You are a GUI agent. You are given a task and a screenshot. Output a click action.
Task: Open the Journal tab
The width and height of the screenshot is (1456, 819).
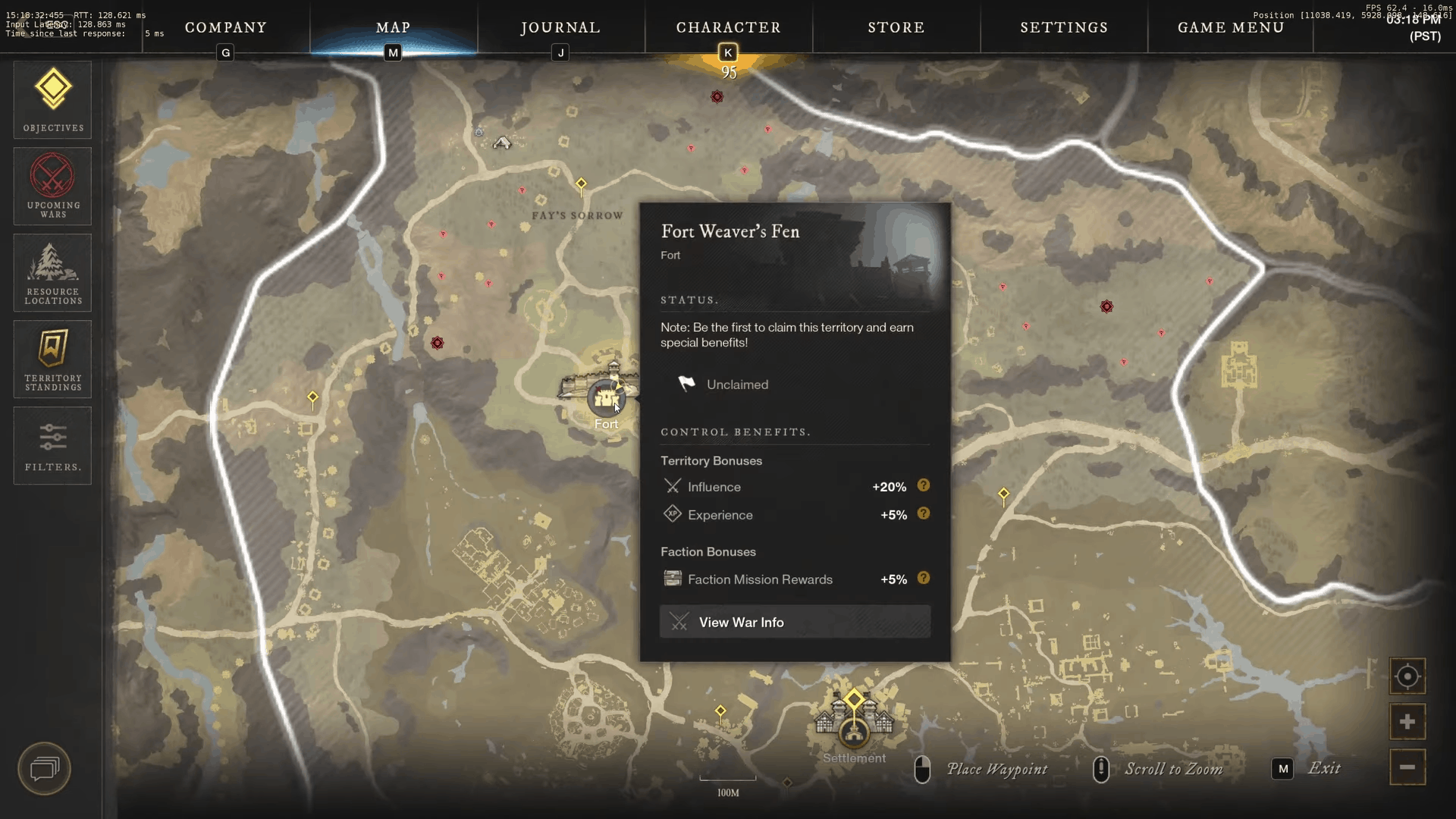pos(560,27)
